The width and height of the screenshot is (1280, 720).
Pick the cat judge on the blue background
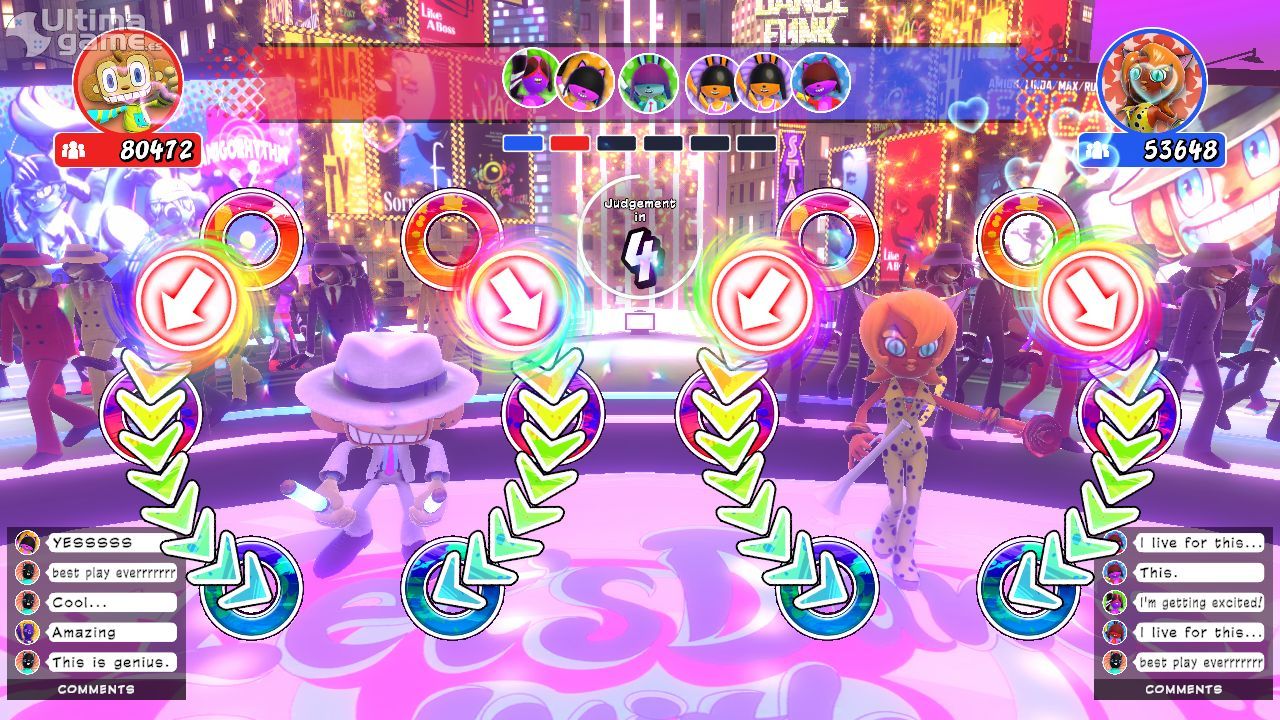tap(821, 82)
